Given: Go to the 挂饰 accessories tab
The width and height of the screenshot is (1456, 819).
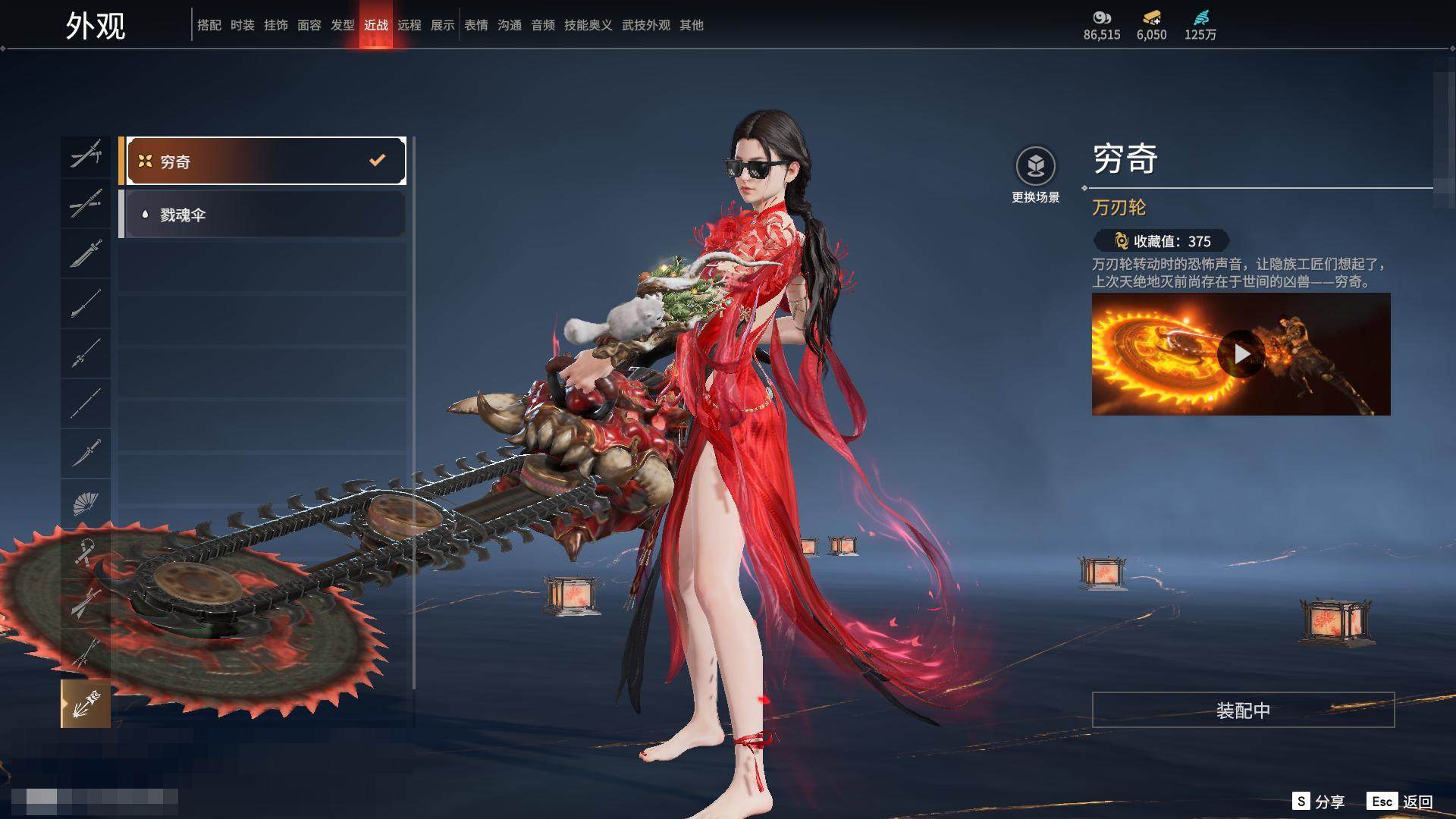Looking at the screenshot, I should point(275,25).
